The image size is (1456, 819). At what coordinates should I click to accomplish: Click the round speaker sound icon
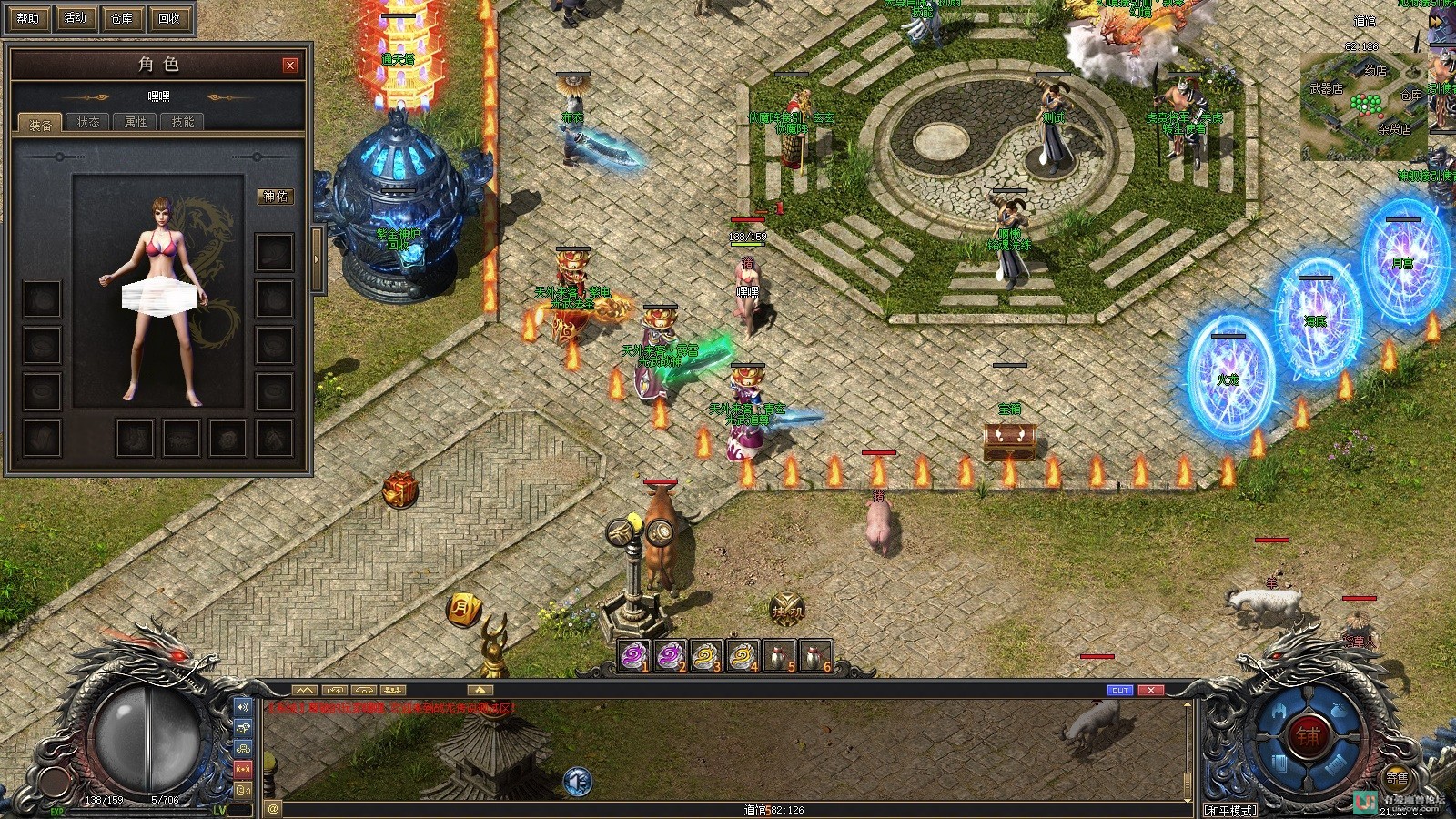tap(577, 781)
